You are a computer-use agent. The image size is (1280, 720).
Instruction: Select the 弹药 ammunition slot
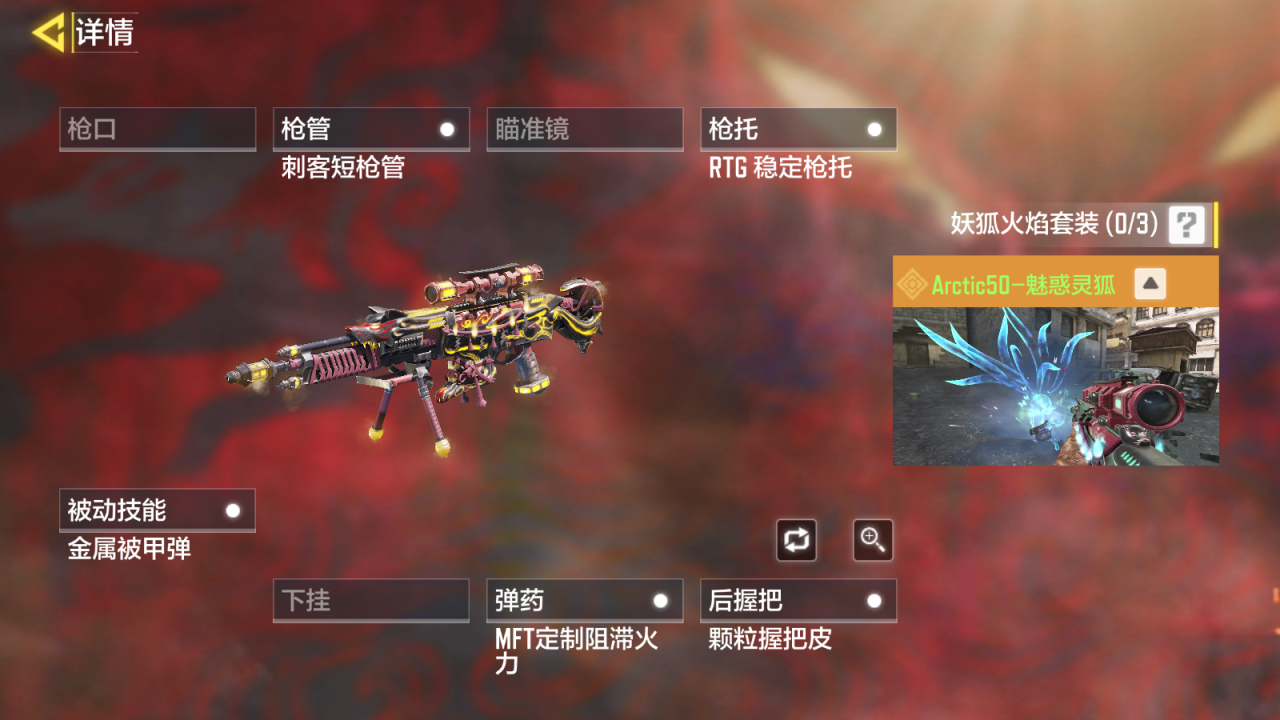(x=584, y=600)
